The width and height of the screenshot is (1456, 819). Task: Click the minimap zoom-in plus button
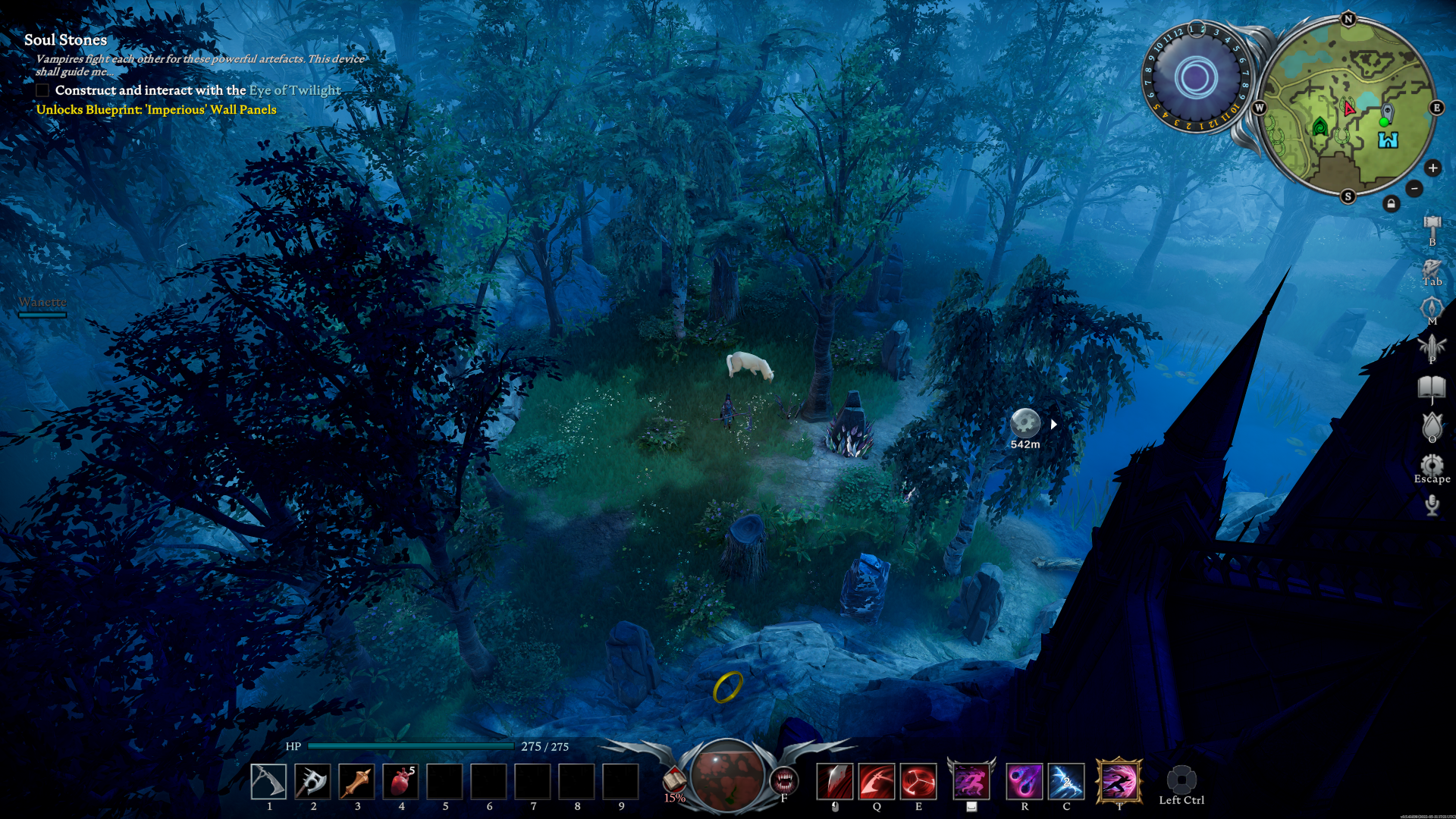[x=1432, y=168]
